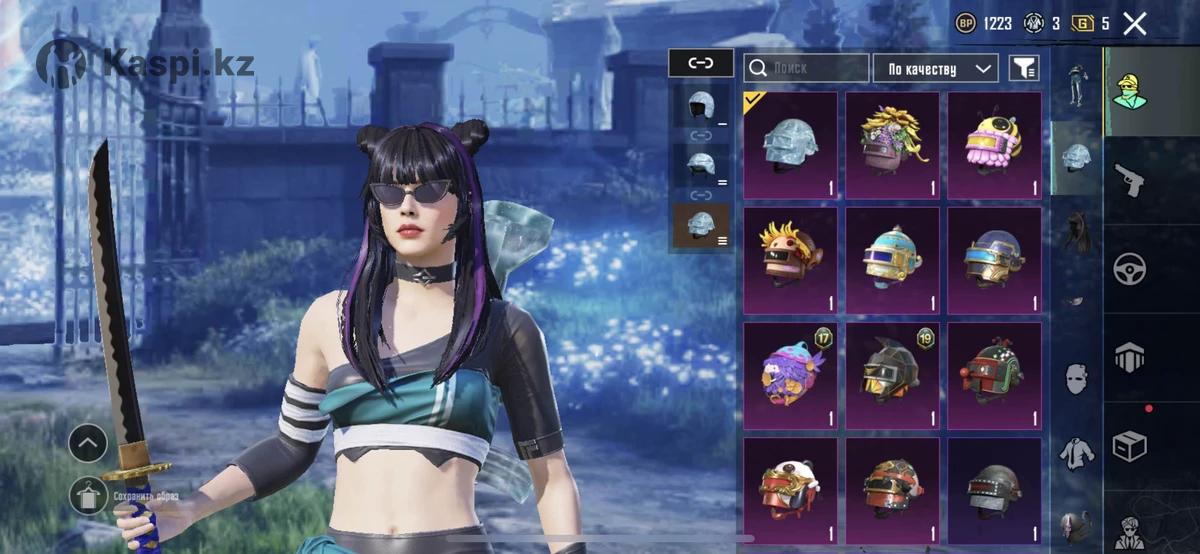Select the dark helmet with badge 19
Viewport: 1200px width, 554px height.
click(892, 368)
